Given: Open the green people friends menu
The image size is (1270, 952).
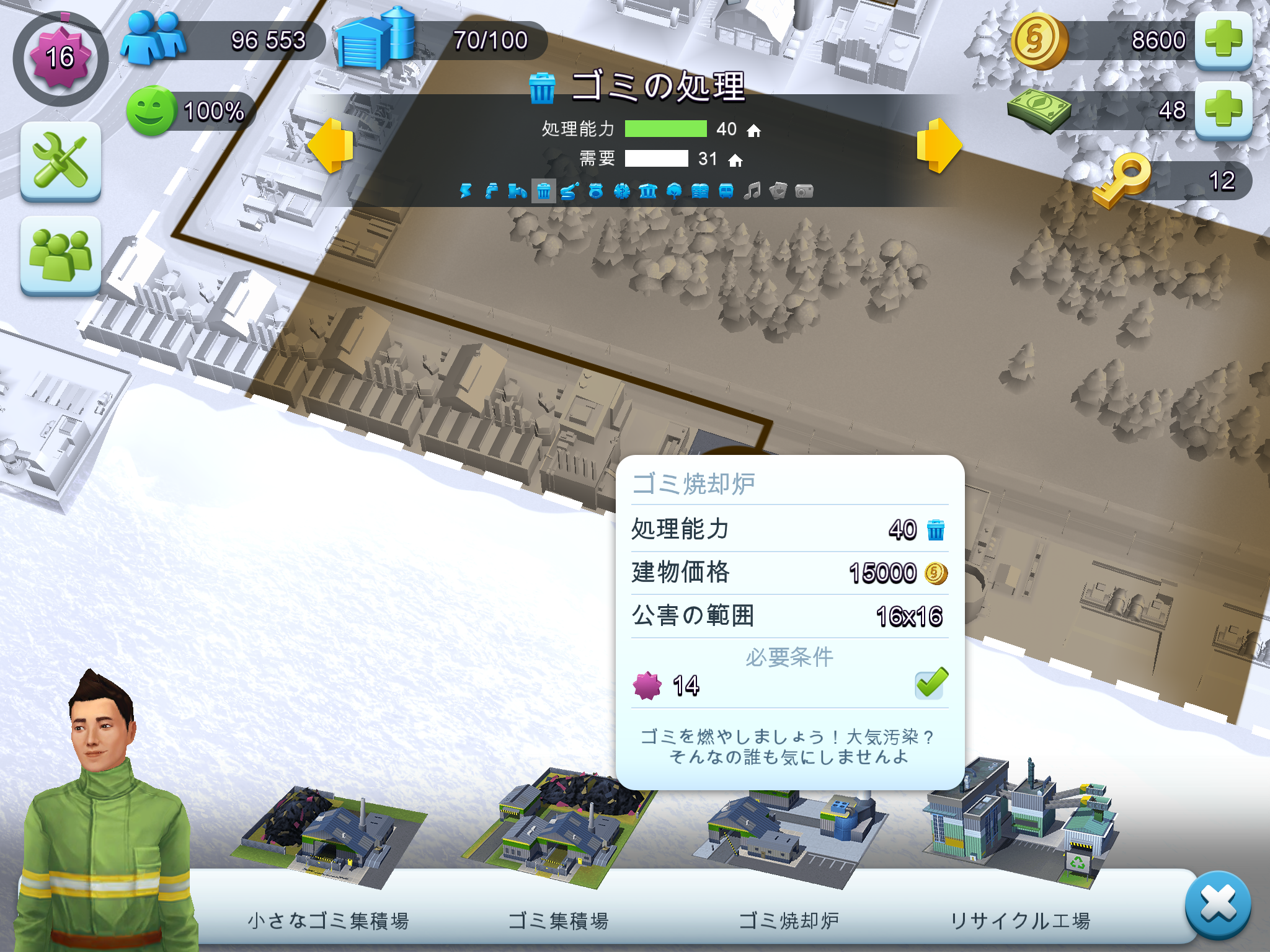Looking at the screenshot, I should tap(61, 255).
